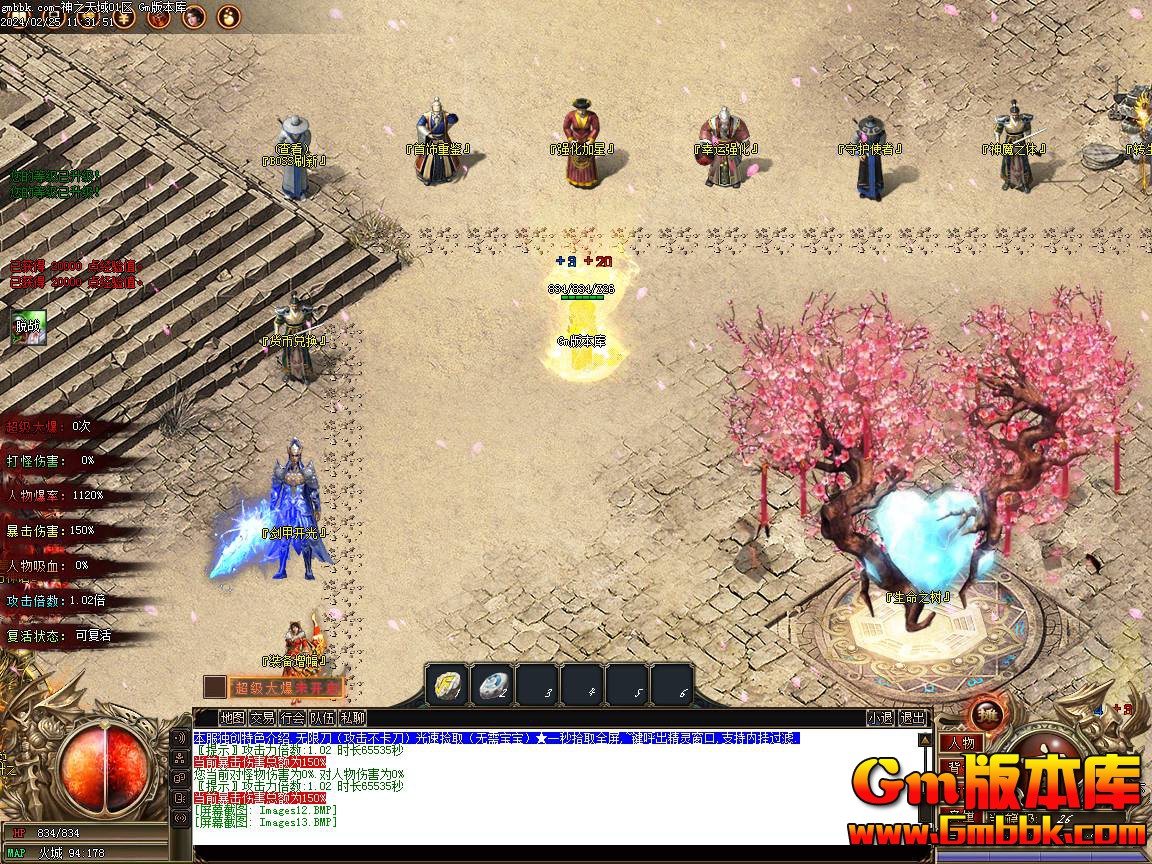This screenshot has width=1152, height=864.
Task: Open the 交易 trade tab
Action: point(262,718)
